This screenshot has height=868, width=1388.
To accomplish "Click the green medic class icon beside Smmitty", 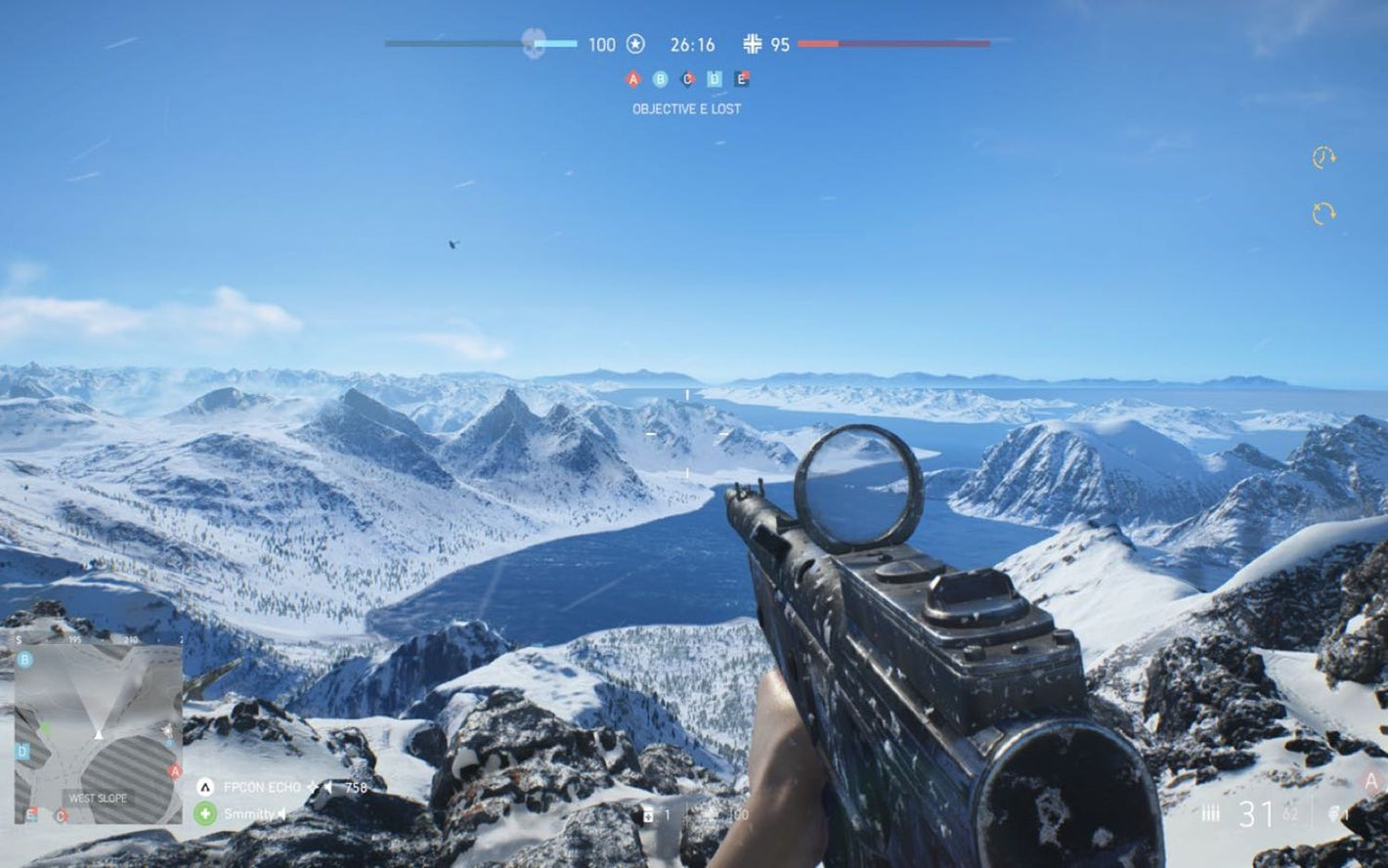I will 204,813.
